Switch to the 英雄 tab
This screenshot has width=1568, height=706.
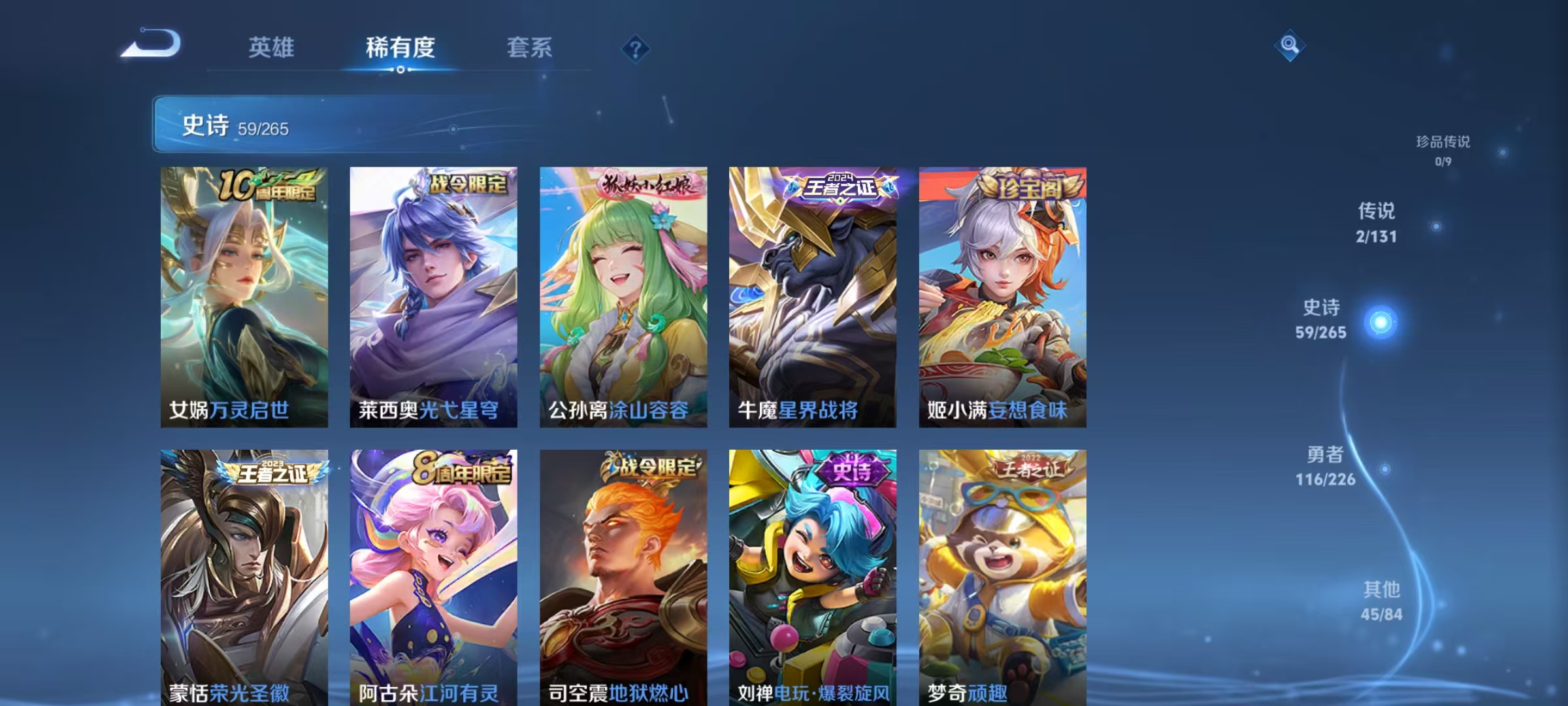pos(272,48)
